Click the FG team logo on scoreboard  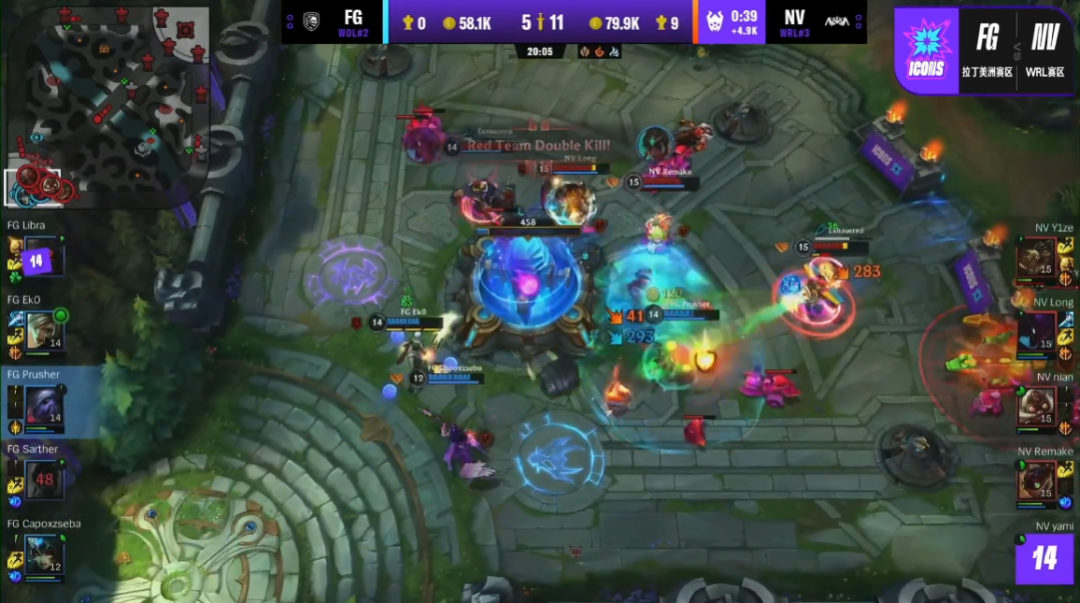point(310,20)
